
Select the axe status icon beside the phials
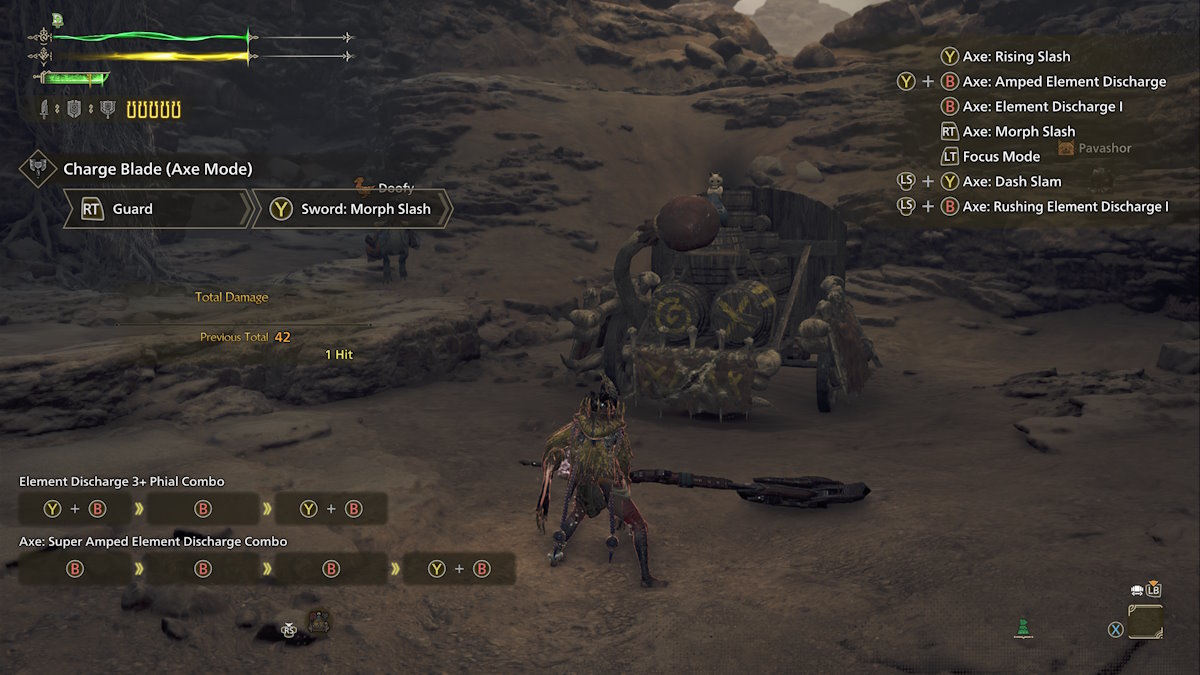click(108, 110)
